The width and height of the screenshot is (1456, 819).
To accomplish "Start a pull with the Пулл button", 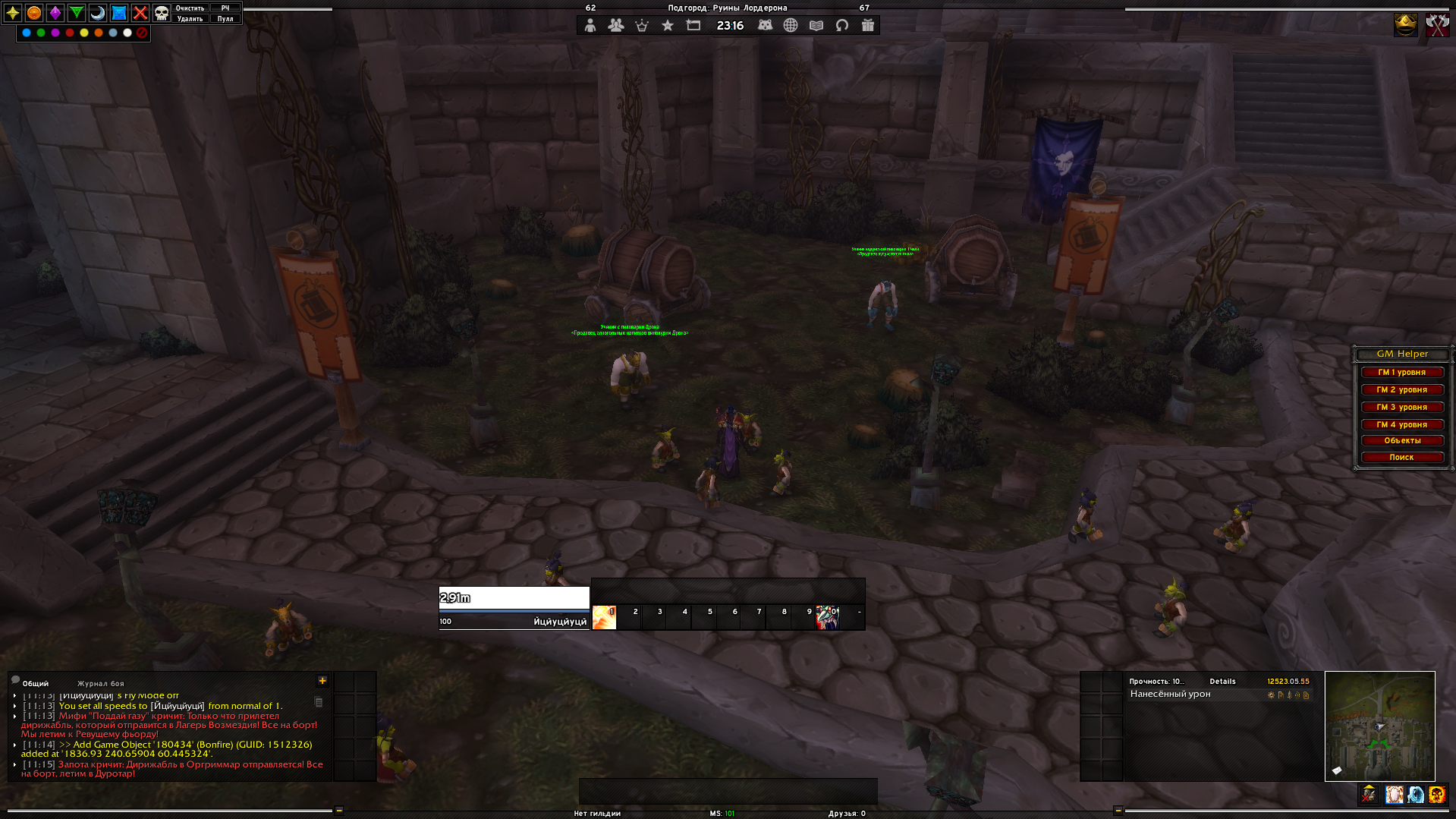I will 225,19.
